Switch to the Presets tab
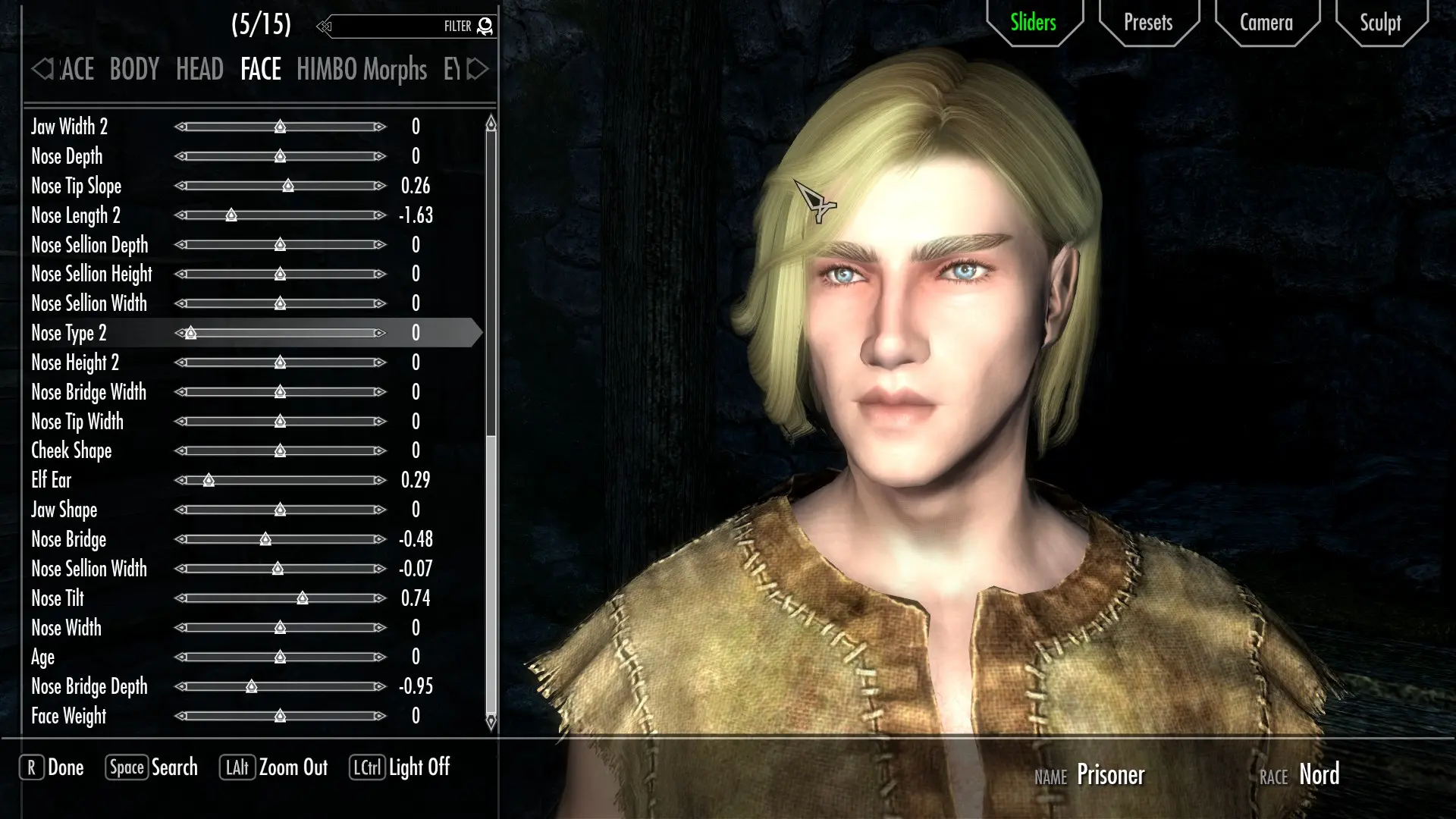1456x819 pixels. tap(1148, 23)
